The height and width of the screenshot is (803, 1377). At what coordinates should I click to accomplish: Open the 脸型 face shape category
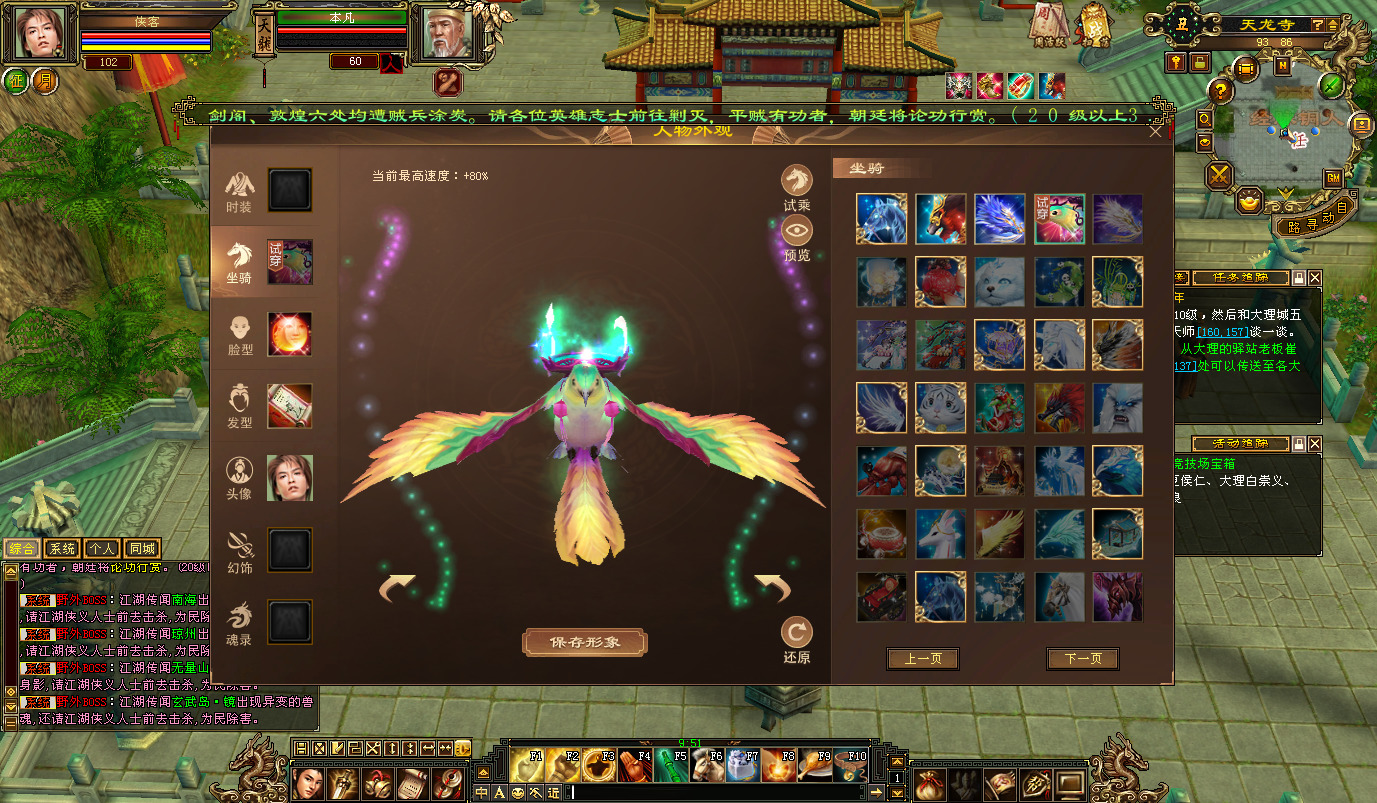coord(239,334)
